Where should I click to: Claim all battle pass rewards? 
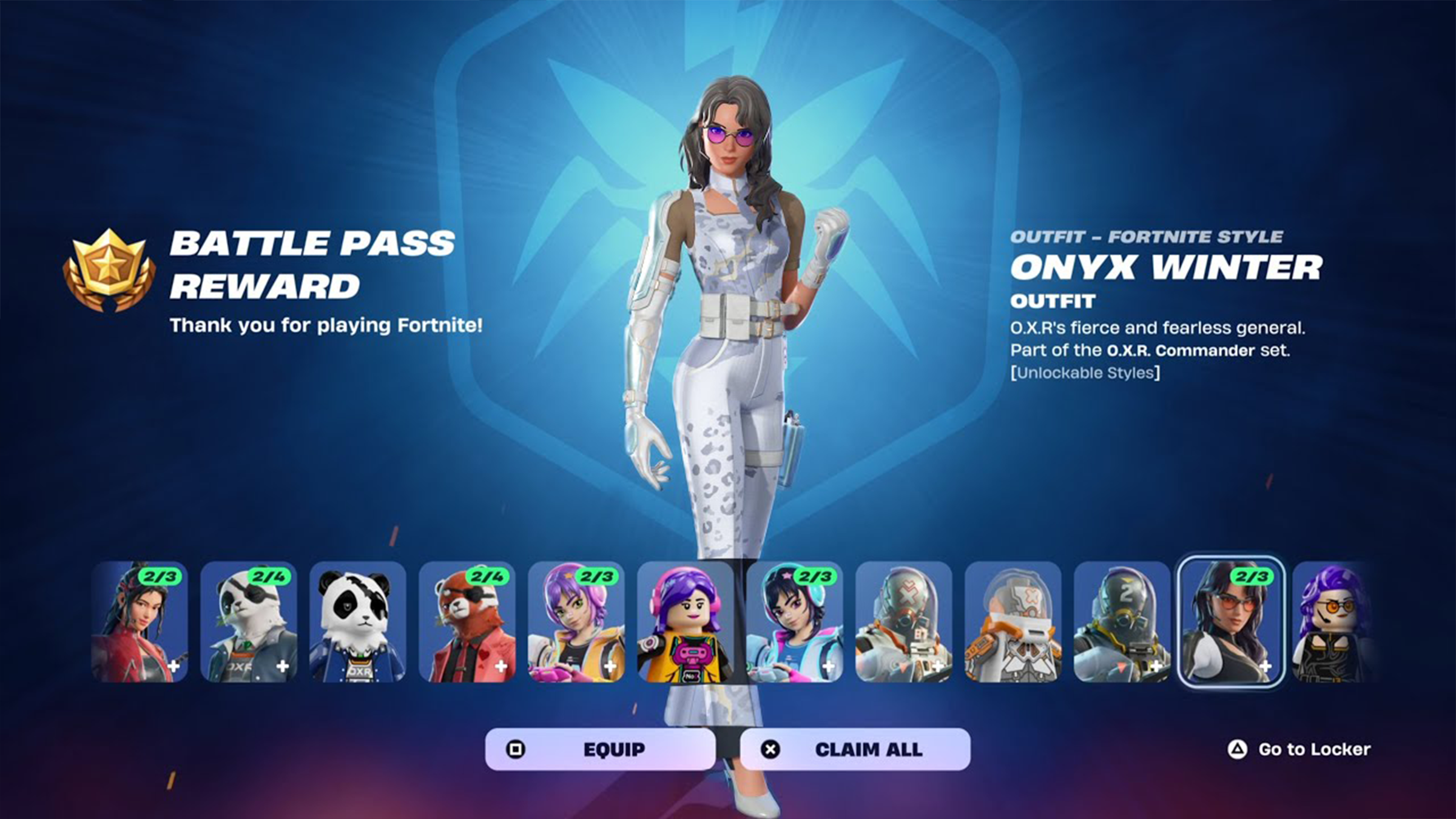(855, 749)
